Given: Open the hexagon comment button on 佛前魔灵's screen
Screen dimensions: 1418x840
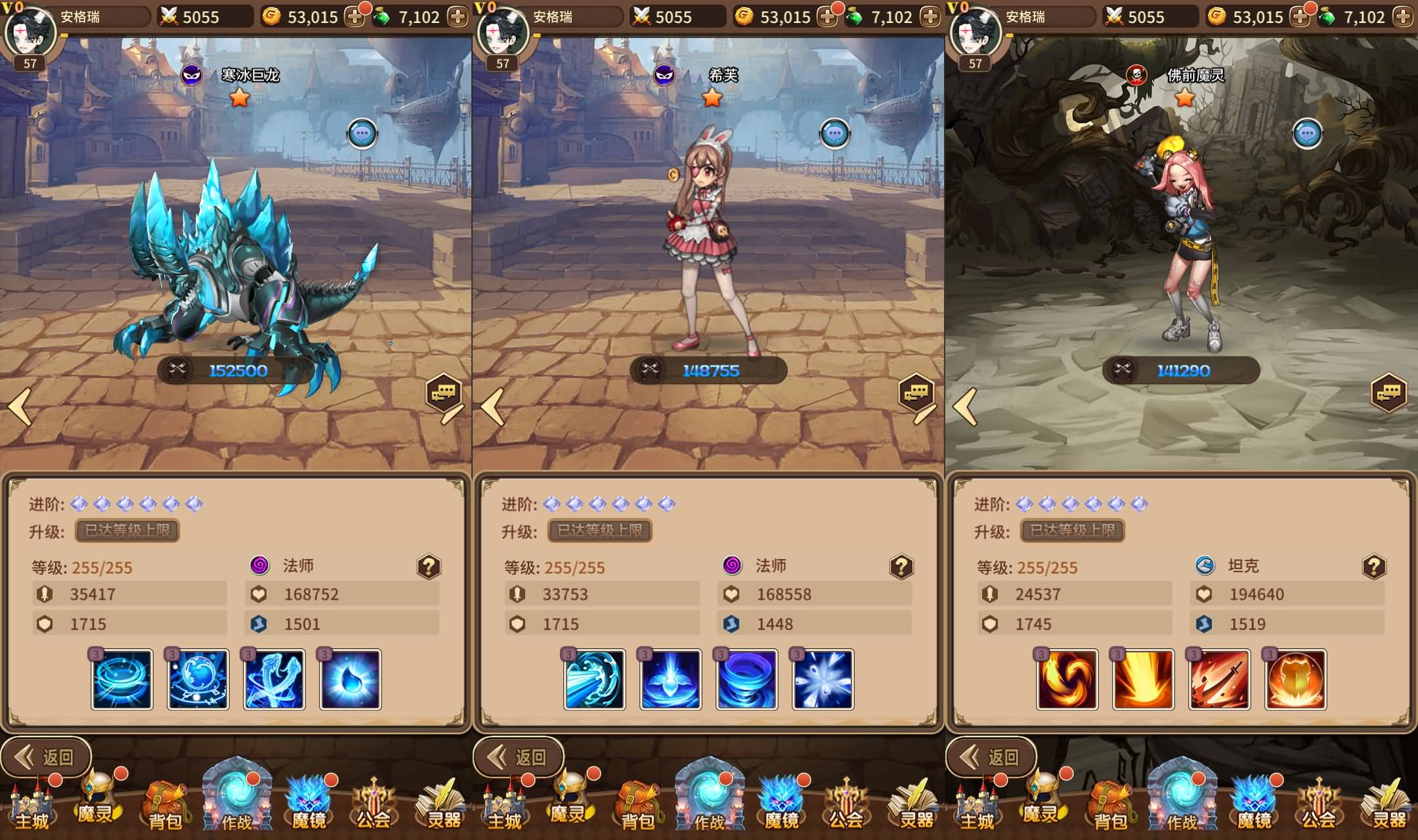Looking at the screenshot, I should [x=1388, y=392].
